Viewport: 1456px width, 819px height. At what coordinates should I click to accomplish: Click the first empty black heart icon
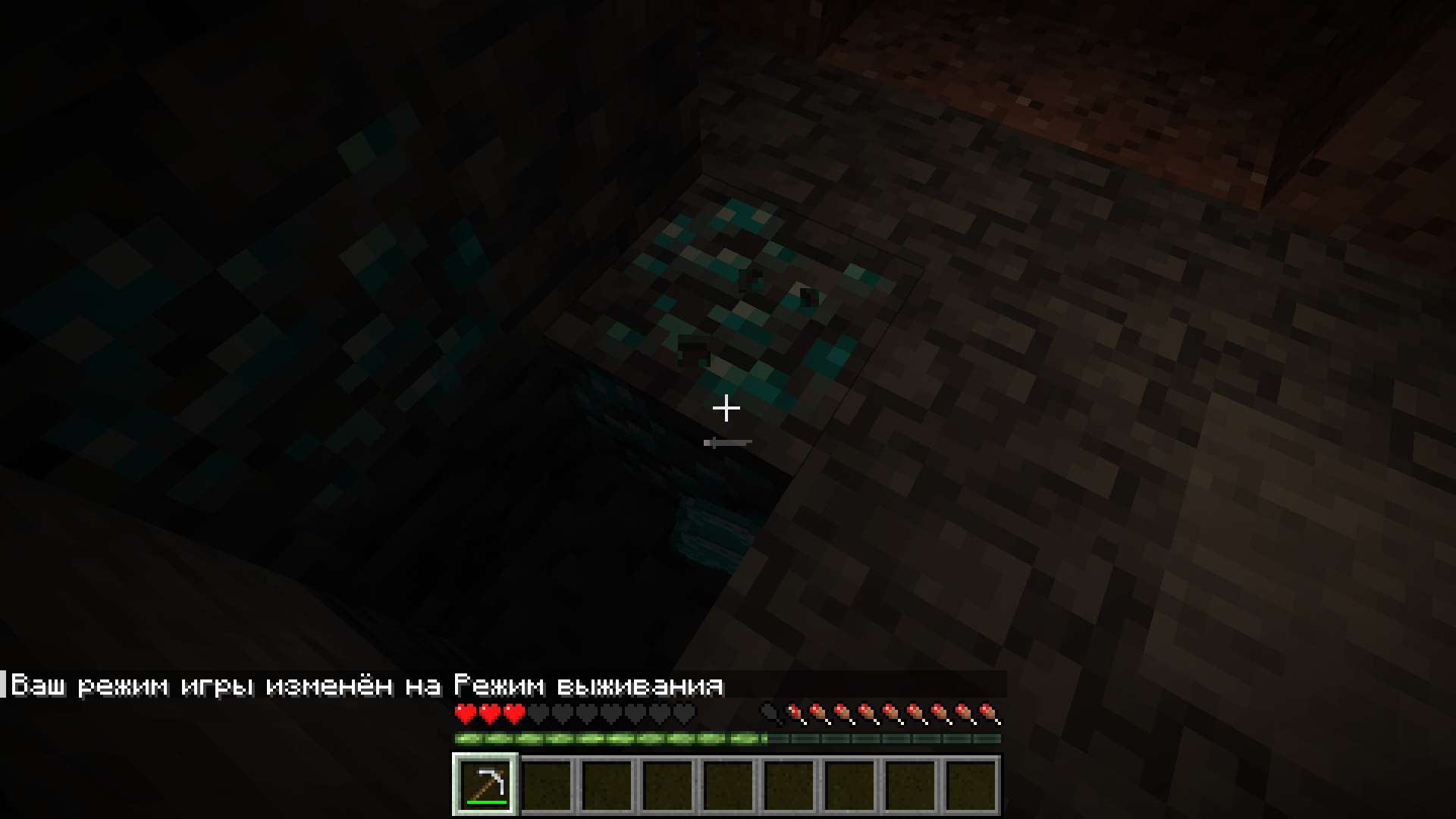(x=538, y=713)
